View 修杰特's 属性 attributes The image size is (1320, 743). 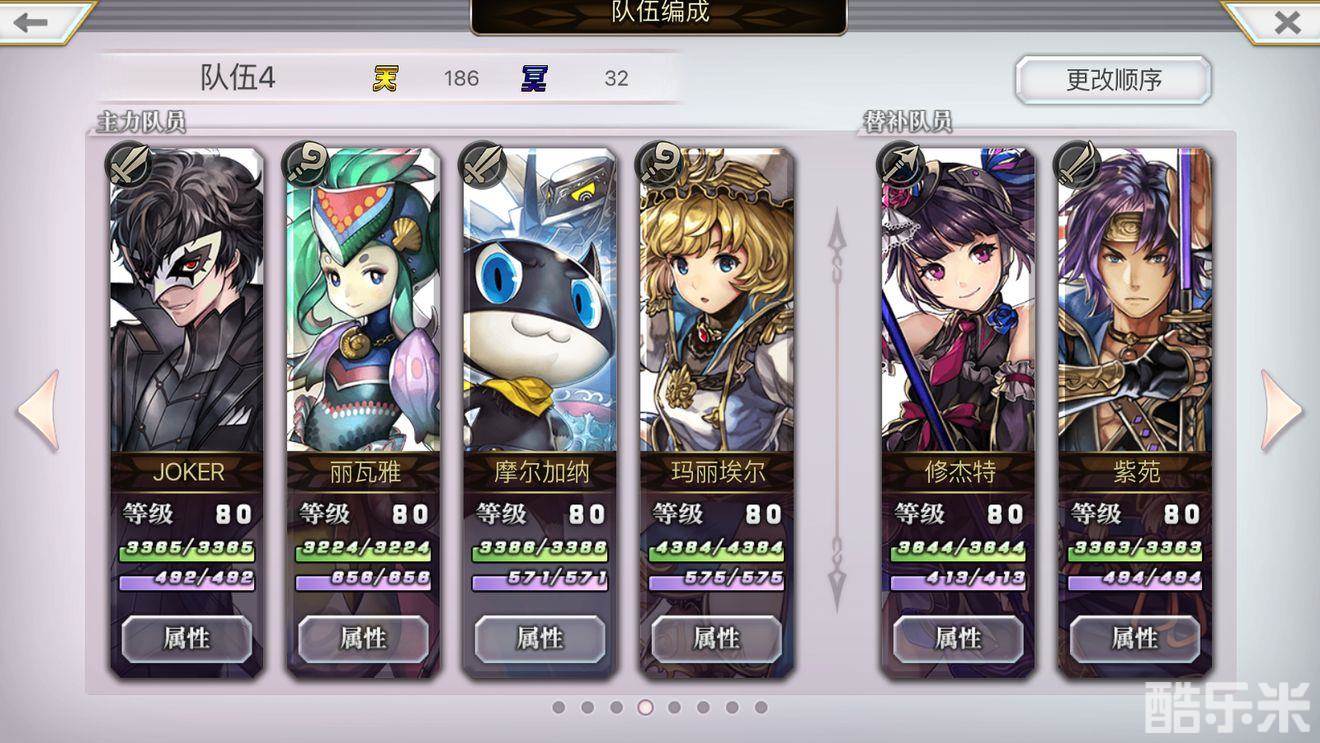click(x=958, y=638)
